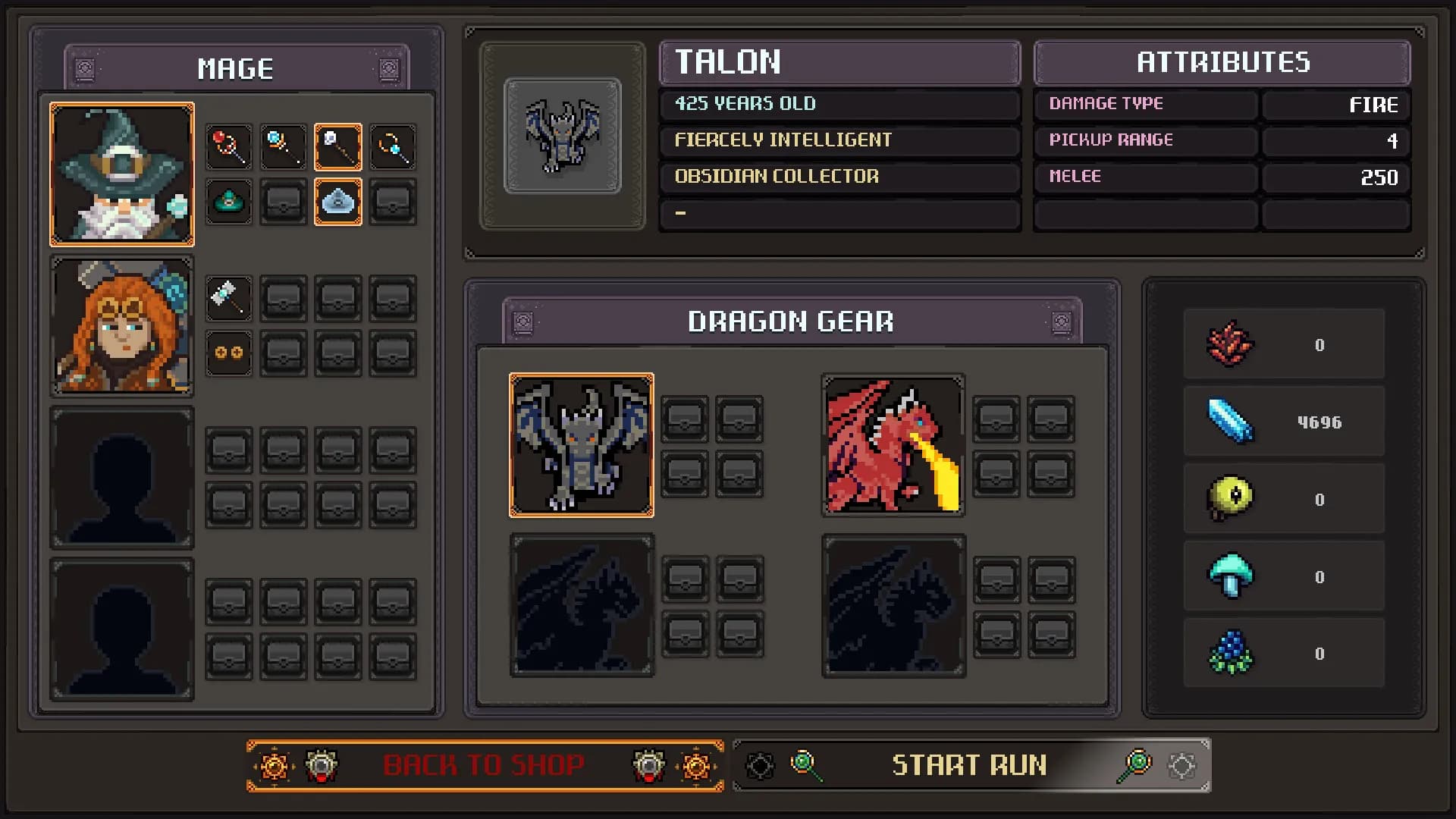Click the BACK TO SHOP button
Viewport: 1456px width, 819px height.
coord(485,765)
